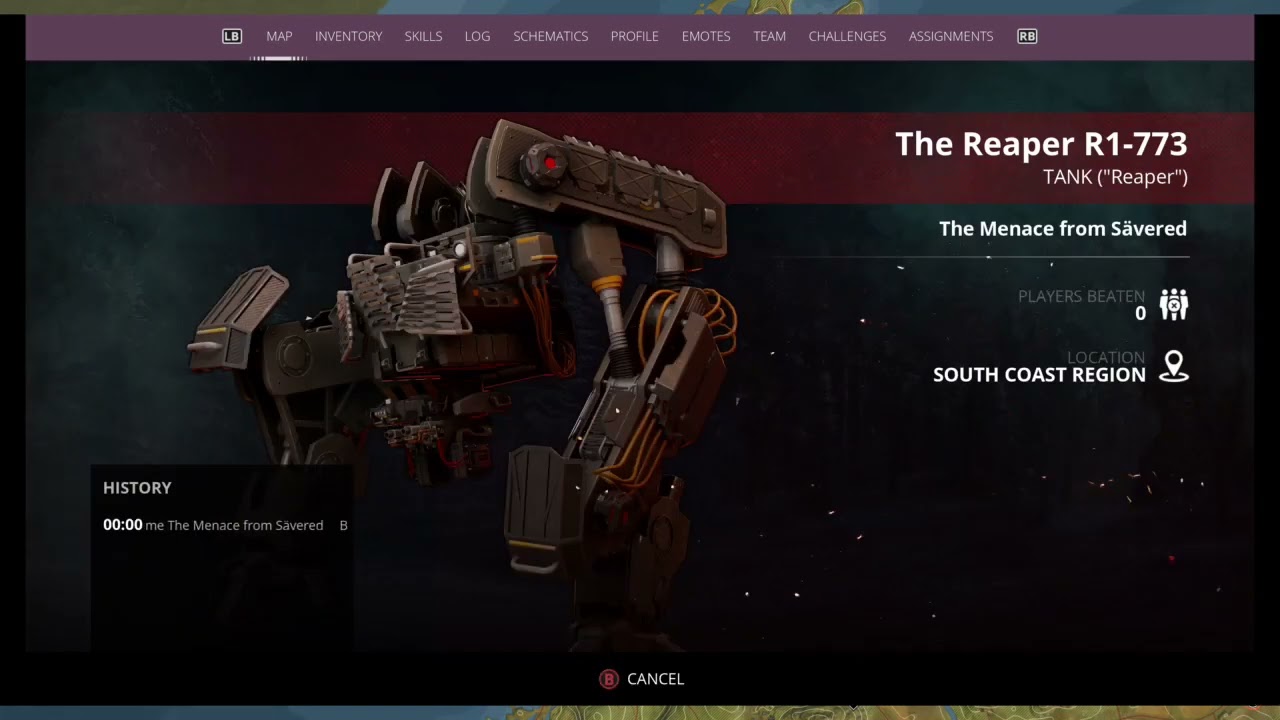
Task: View the Challenges tab
Action: click(x=847, y=36)
